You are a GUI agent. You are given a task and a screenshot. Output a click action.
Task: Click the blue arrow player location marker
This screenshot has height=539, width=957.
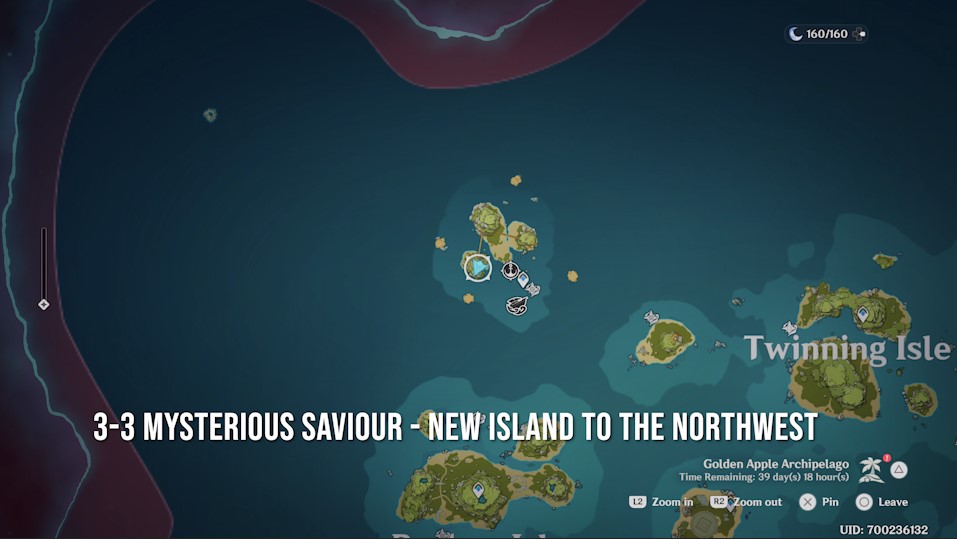[x=478, y=267]
